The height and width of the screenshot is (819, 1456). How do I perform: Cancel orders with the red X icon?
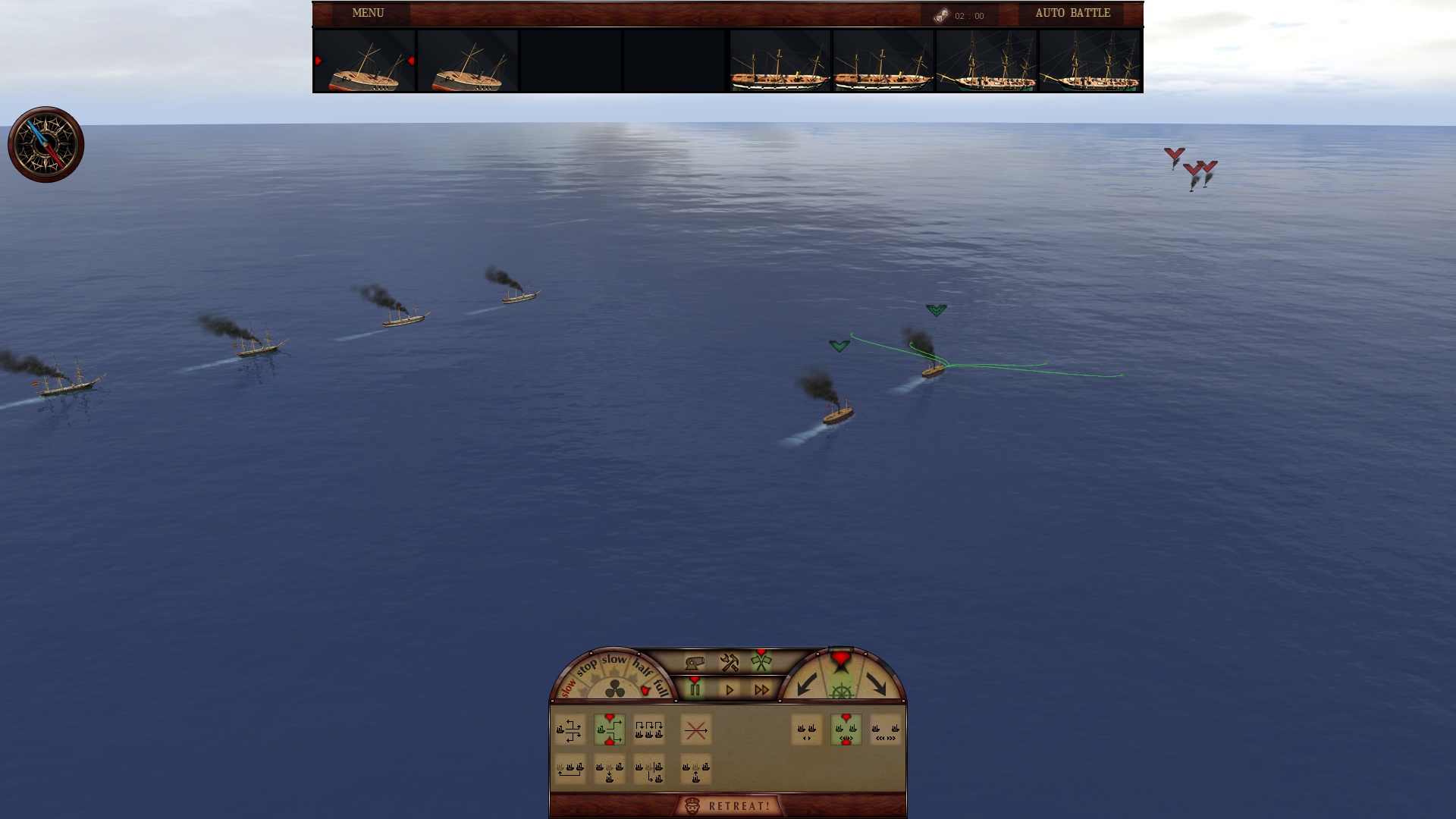[696, 731]
